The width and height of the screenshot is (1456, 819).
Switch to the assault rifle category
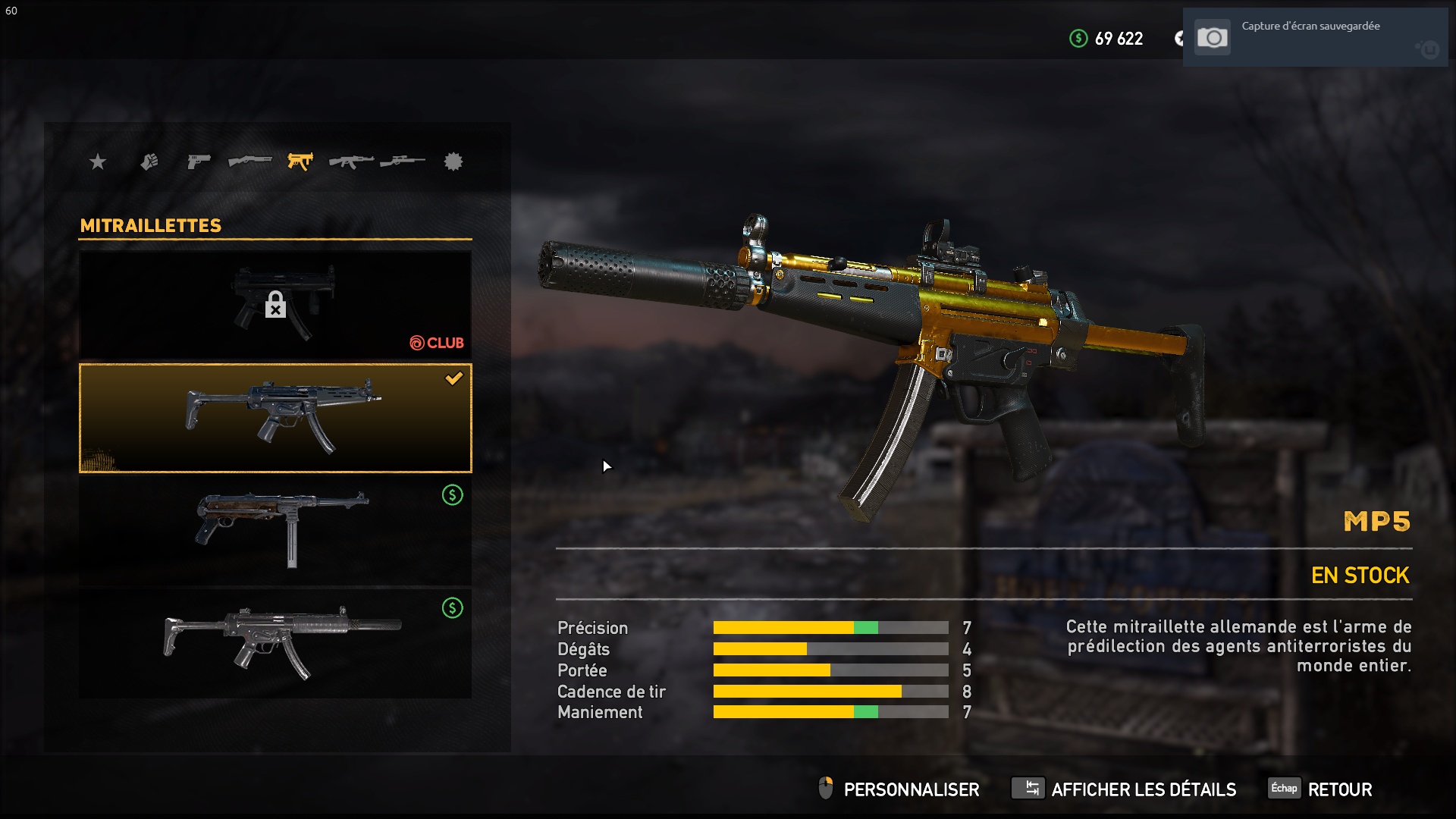[x=351, y=162]
